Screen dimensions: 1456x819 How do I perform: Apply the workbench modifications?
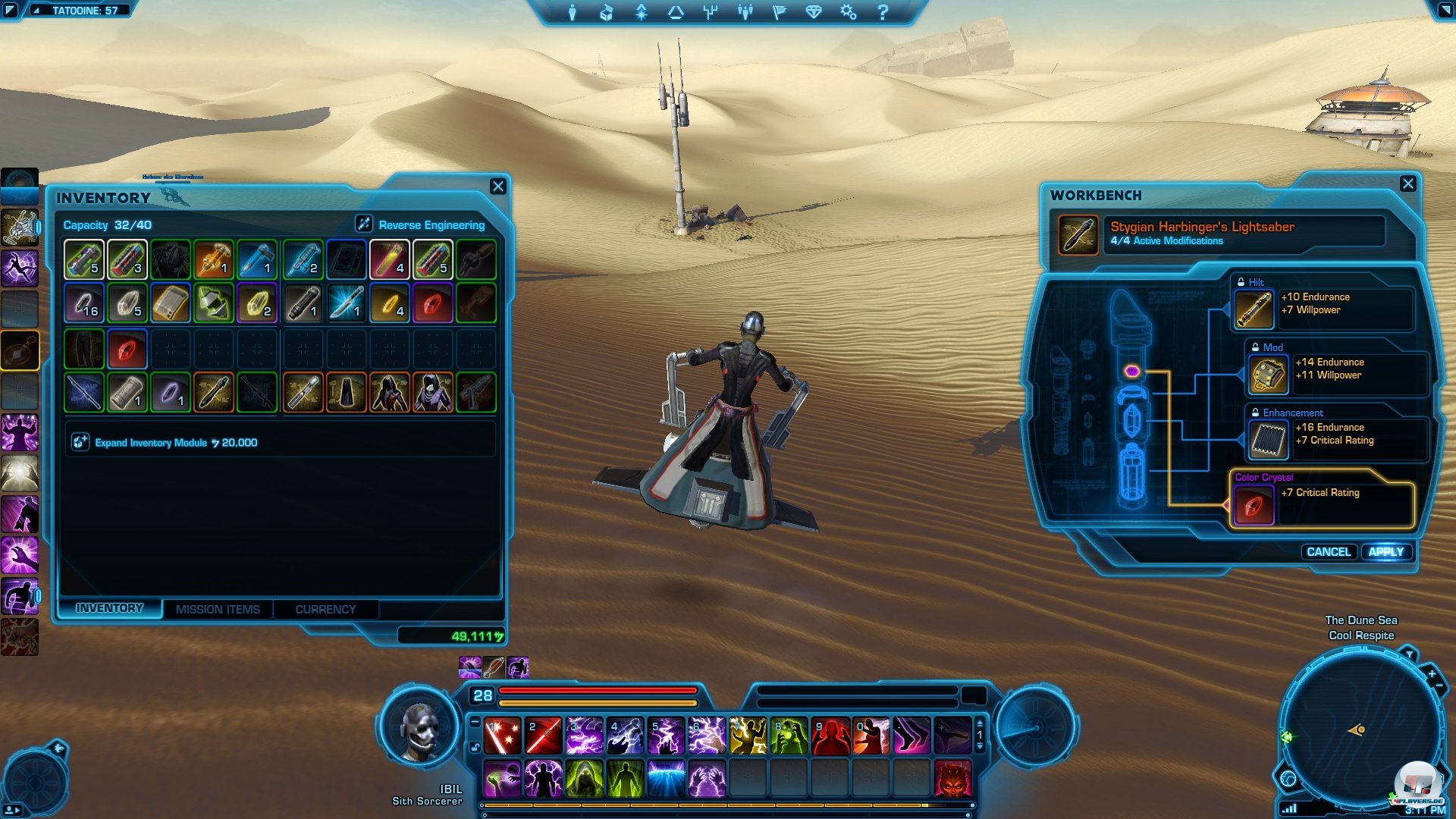point(1385,552)
